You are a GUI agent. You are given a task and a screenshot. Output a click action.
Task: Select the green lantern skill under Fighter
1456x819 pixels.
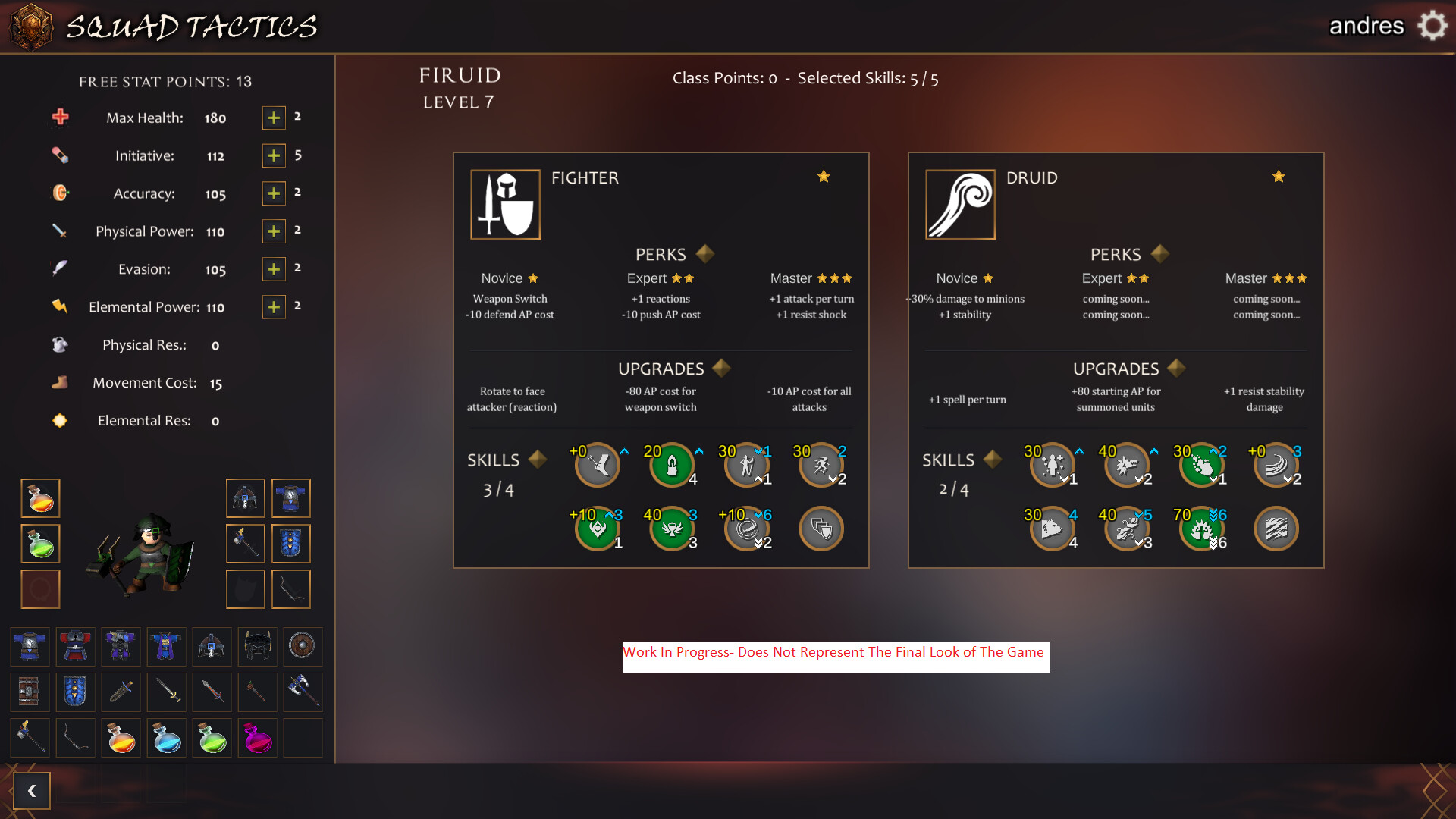coord(671,466)
